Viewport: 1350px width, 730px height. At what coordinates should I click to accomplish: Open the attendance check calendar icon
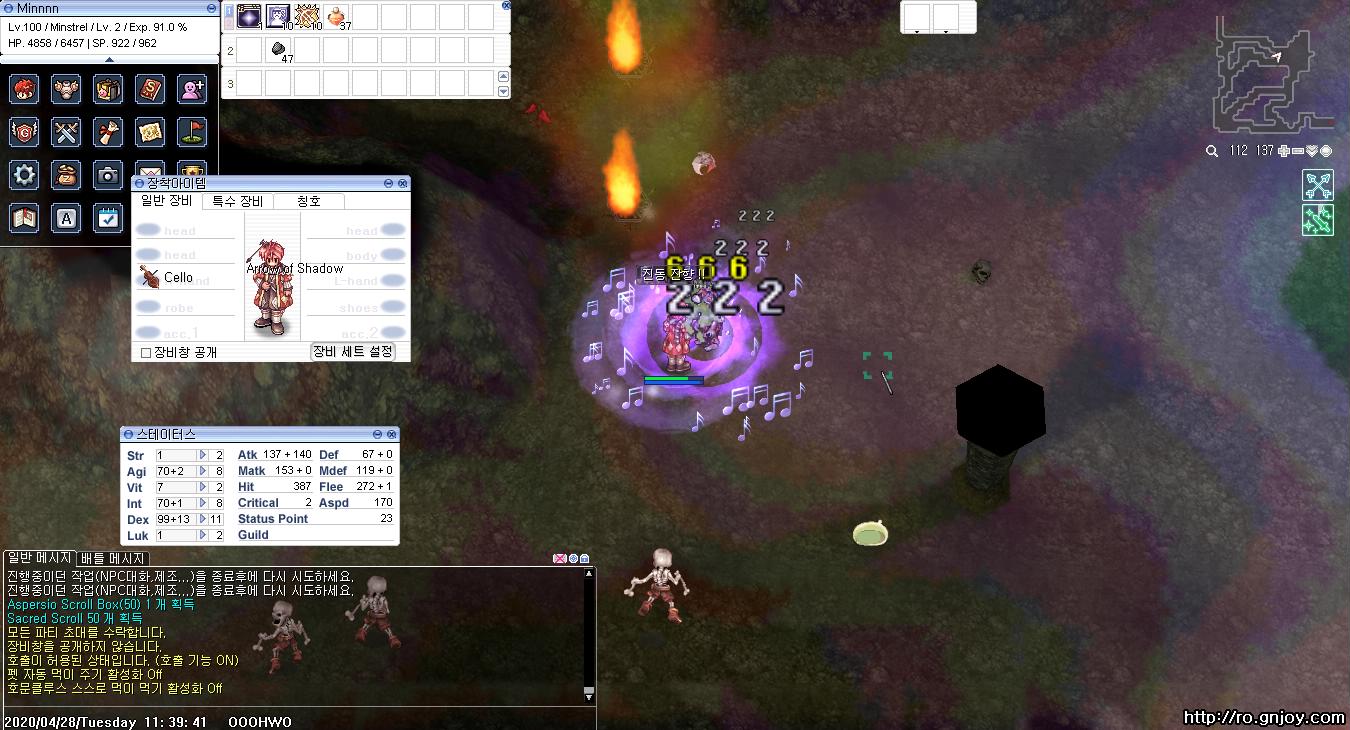coord(108,218)
